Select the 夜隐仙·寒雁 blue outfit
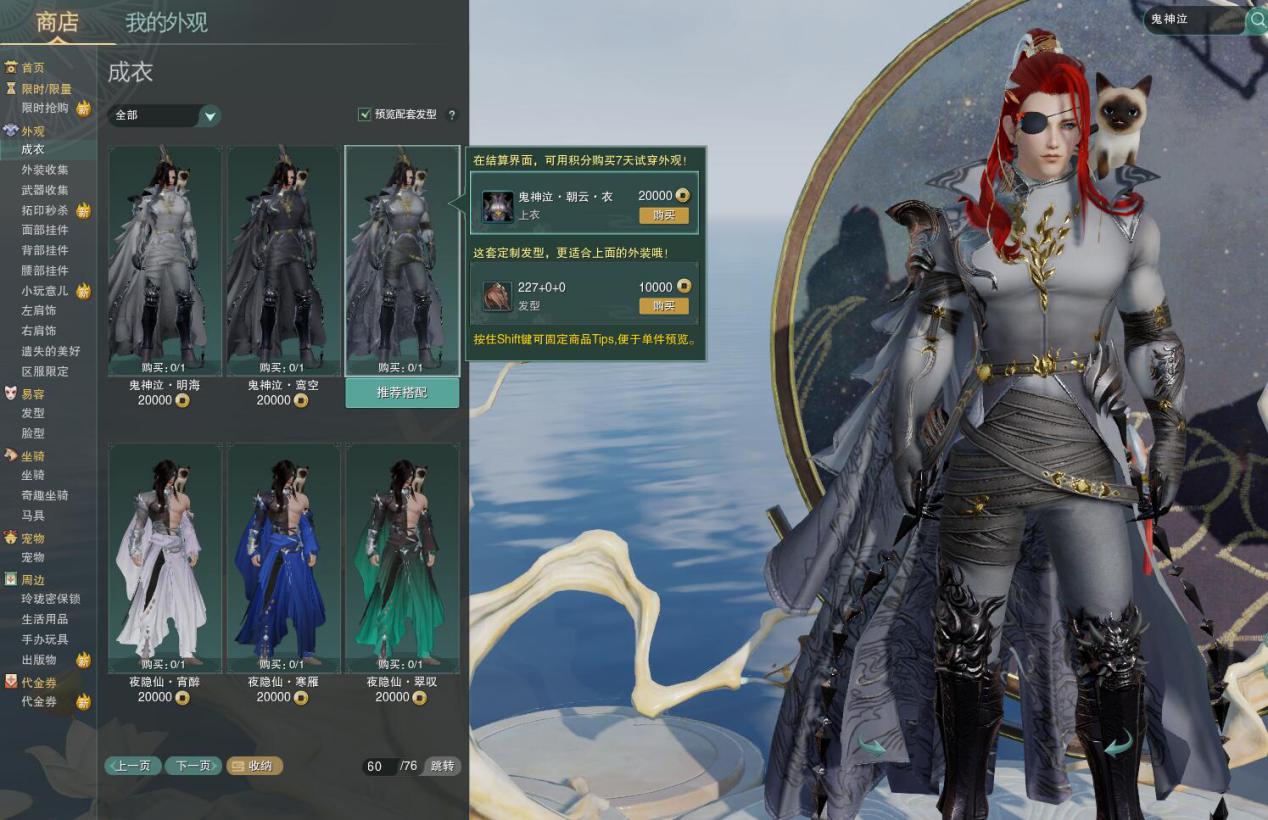This screenshot has height=820, width=1268. tap(283, 557)
